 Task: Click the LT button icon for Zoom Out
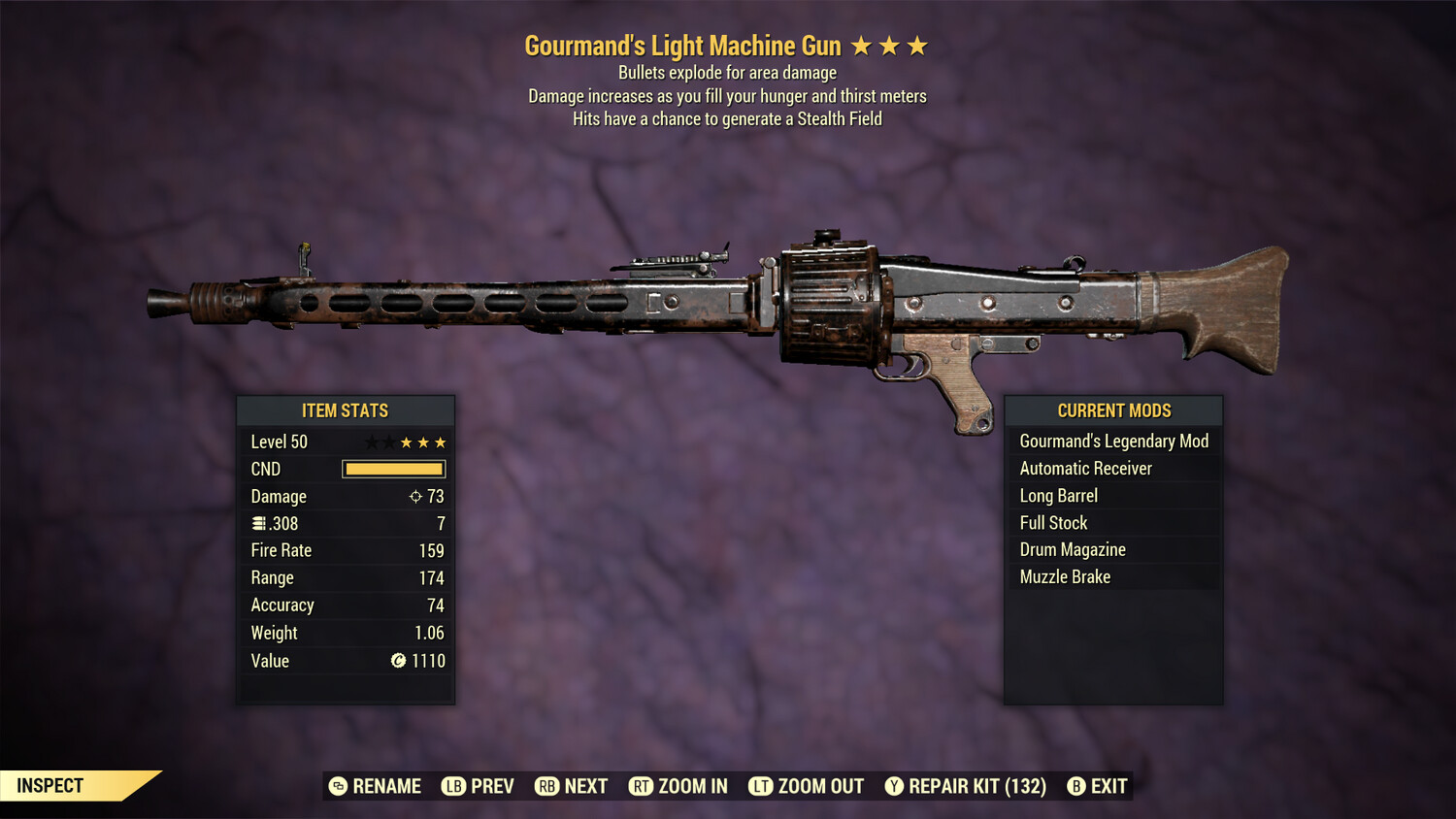click(761, 786)
